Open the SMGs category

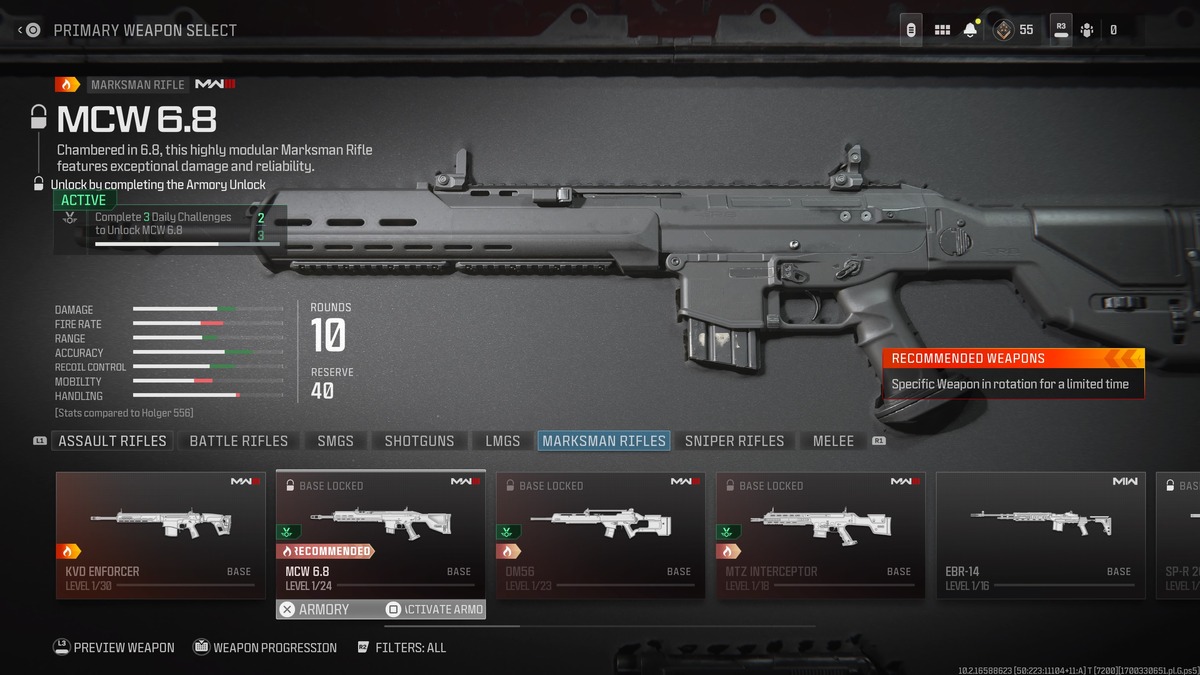click(335, 441)
